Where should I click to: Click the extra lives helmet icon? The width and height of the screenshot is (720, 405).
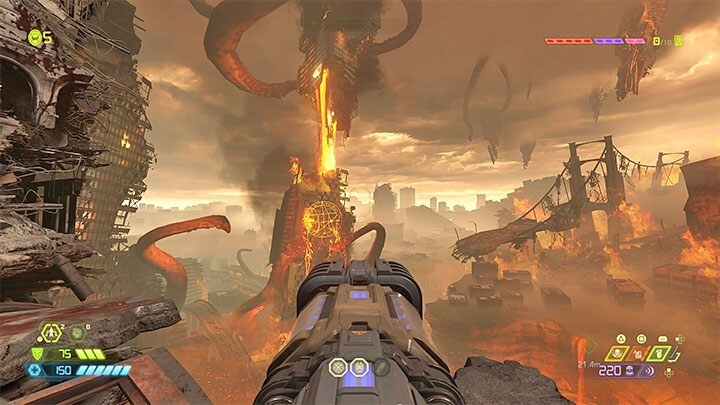37,38
